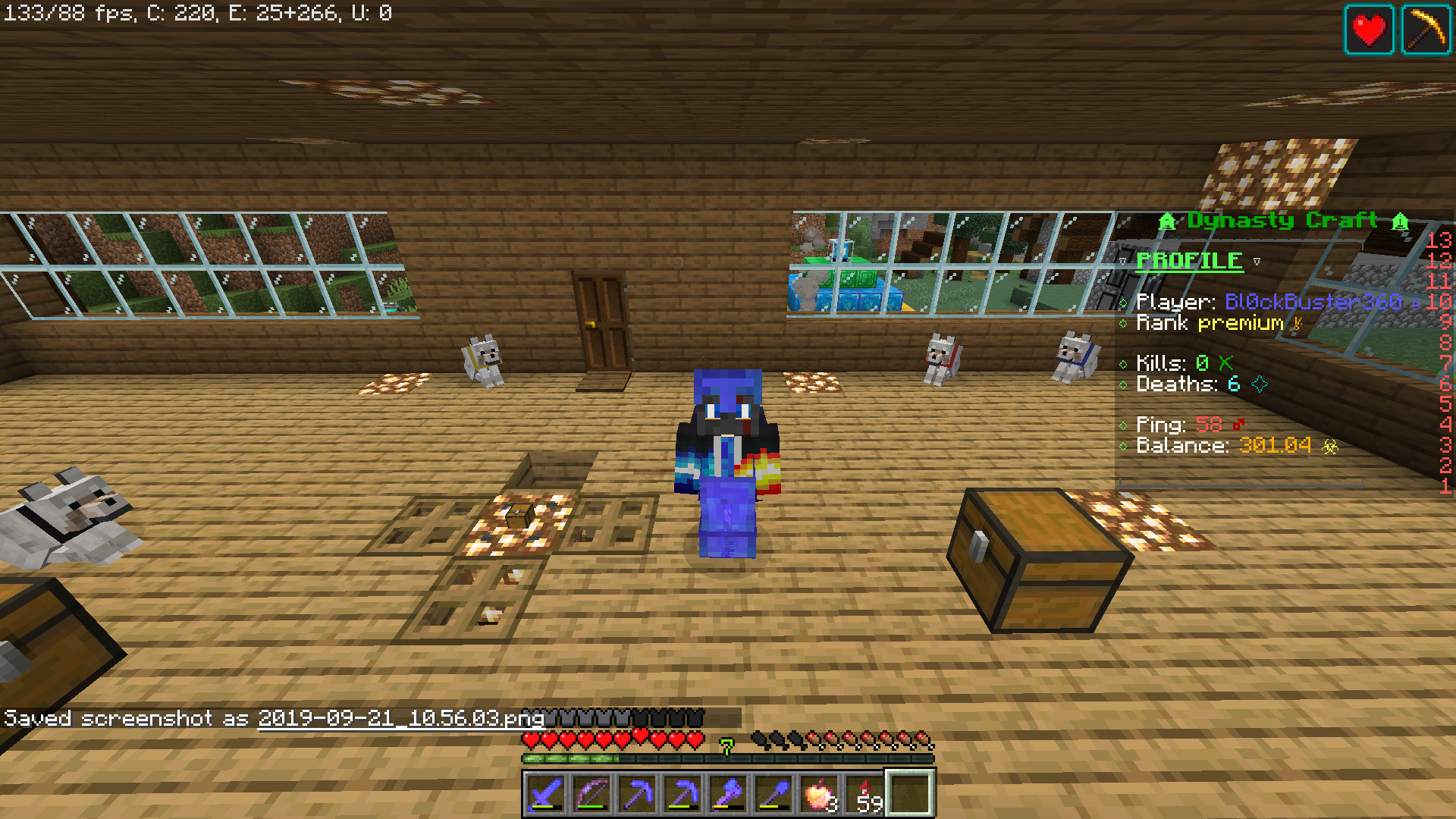Open saved screenshot file 2019-09-21_10.56.03.png
The width and height of the screenshot is (1456, 819).
tap(400, 719)
